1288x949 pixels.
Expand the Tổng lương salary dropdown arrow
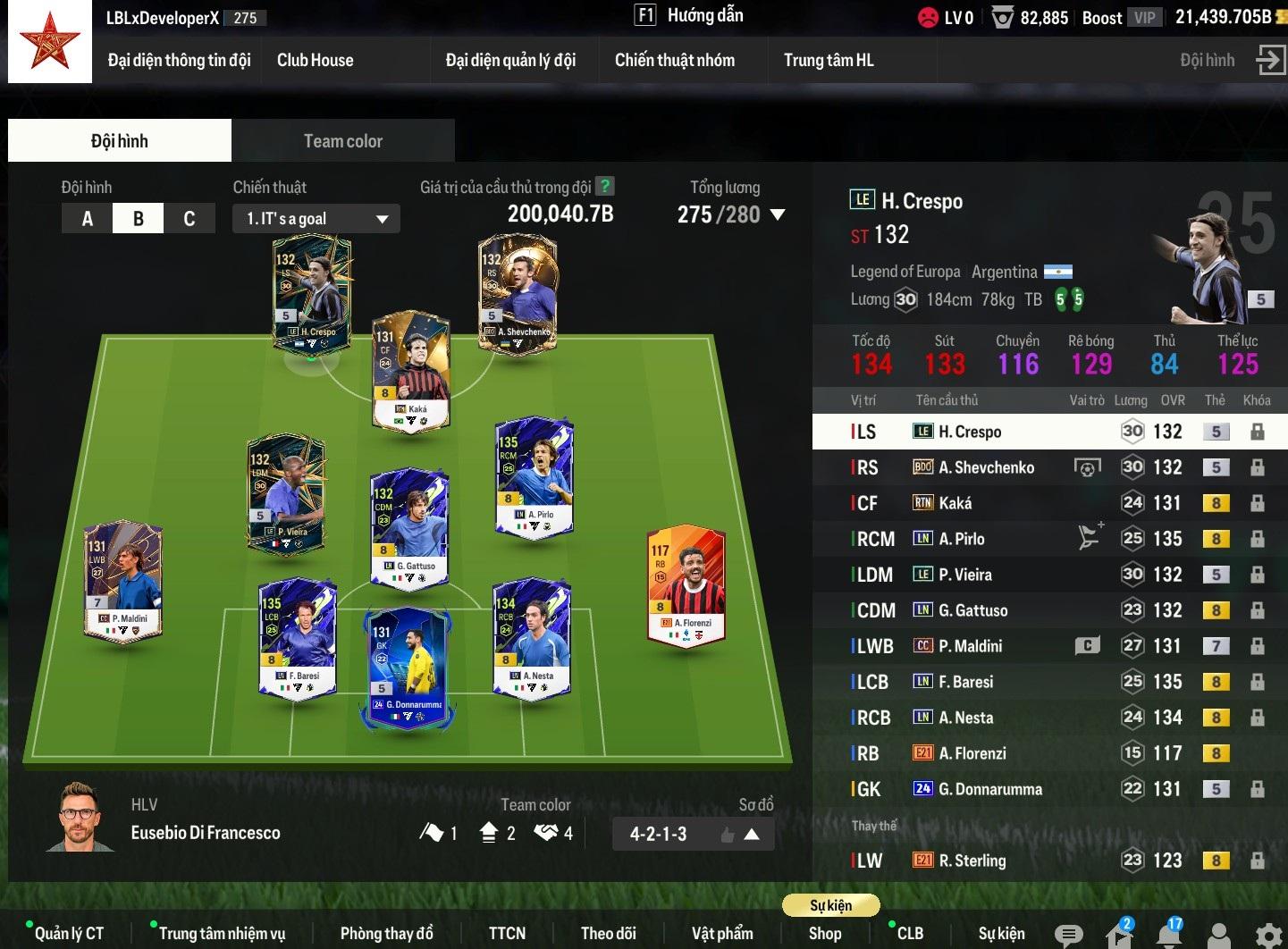(x=777, y=214)
